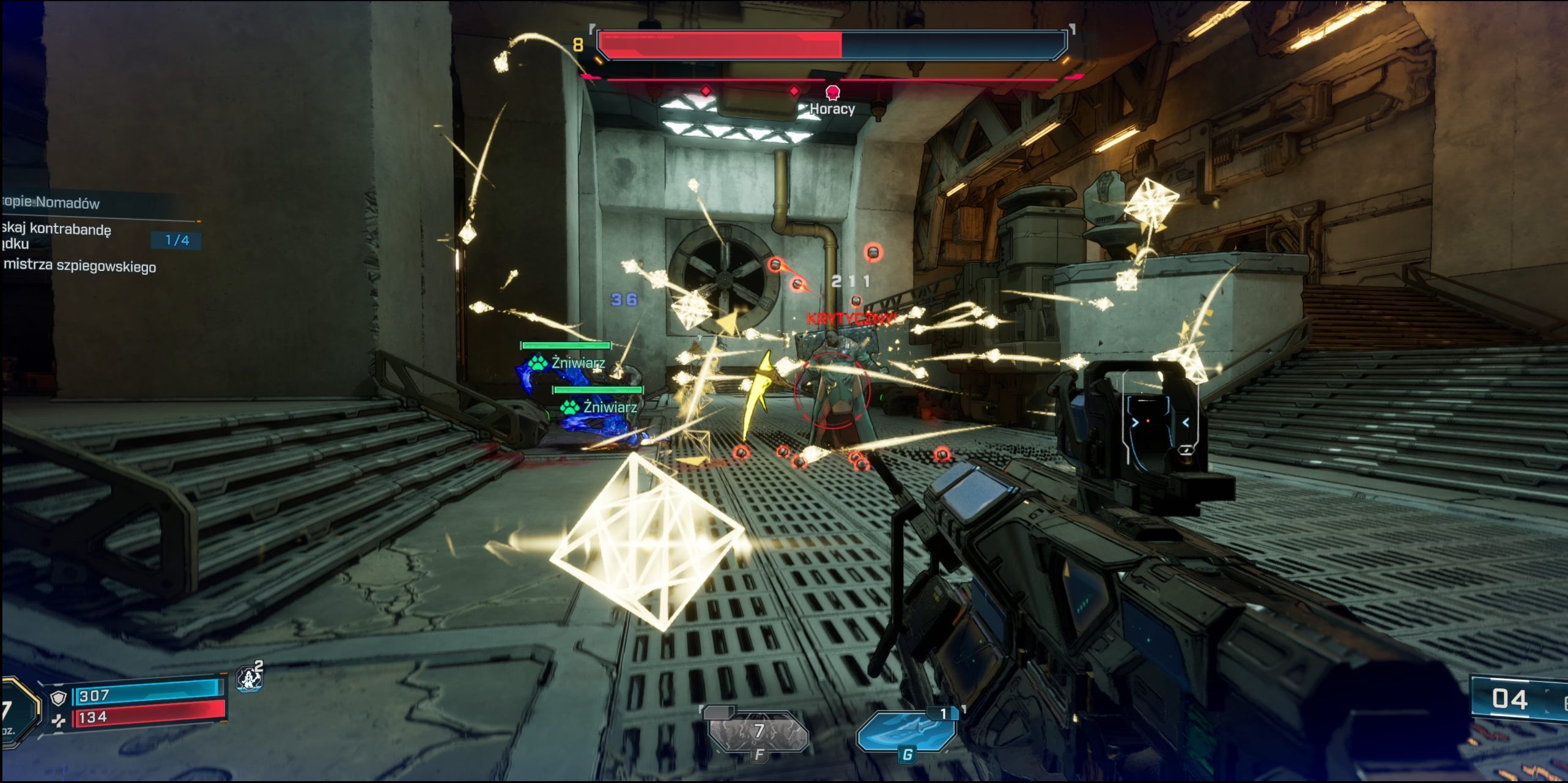
Task: Inspect the stacked buff icon showing 2
Action: pyautogui.click(x=250, y=678)
